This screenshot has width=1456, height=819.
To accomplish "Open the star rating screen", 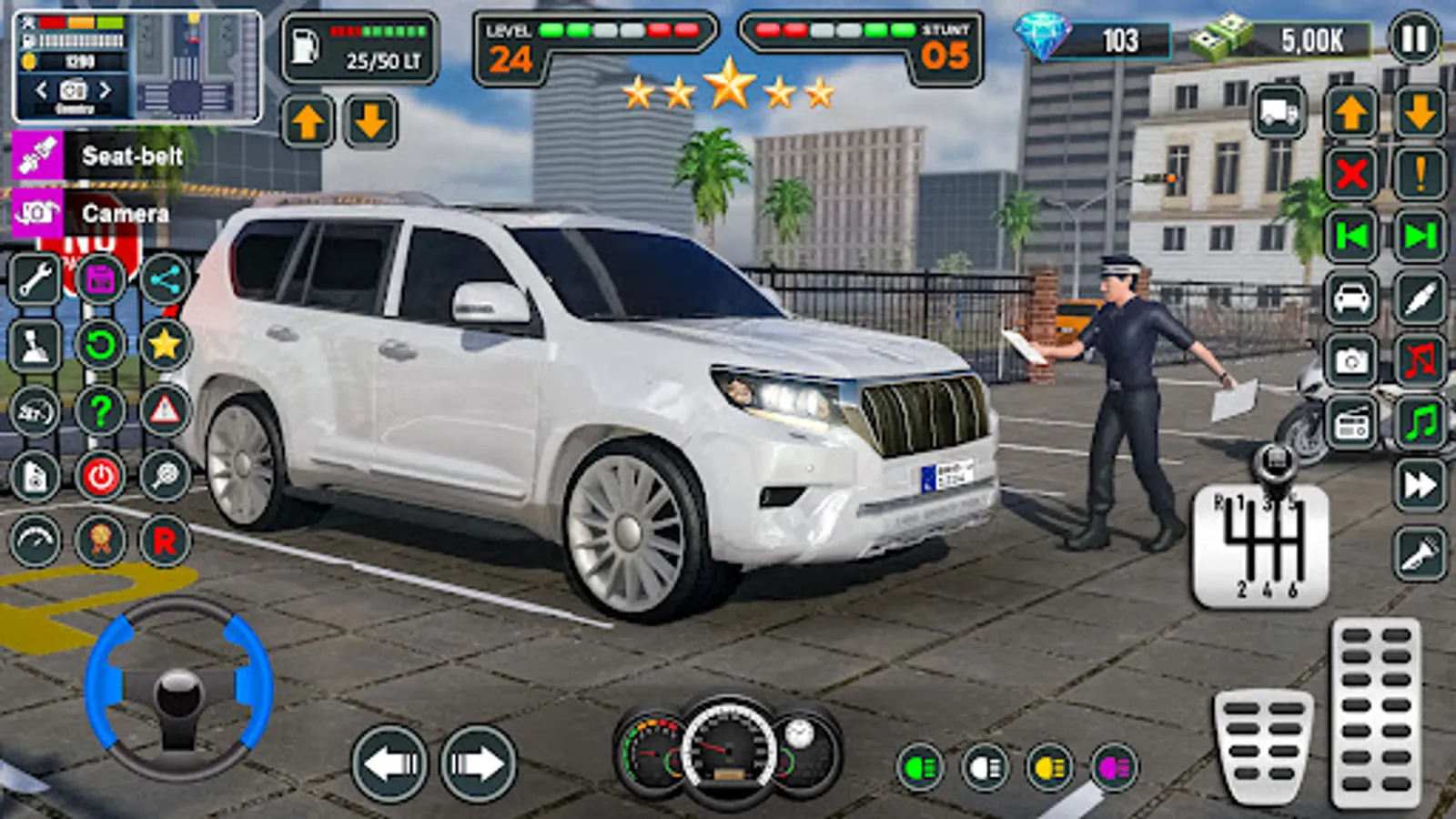I will click(x=164, y=344).
